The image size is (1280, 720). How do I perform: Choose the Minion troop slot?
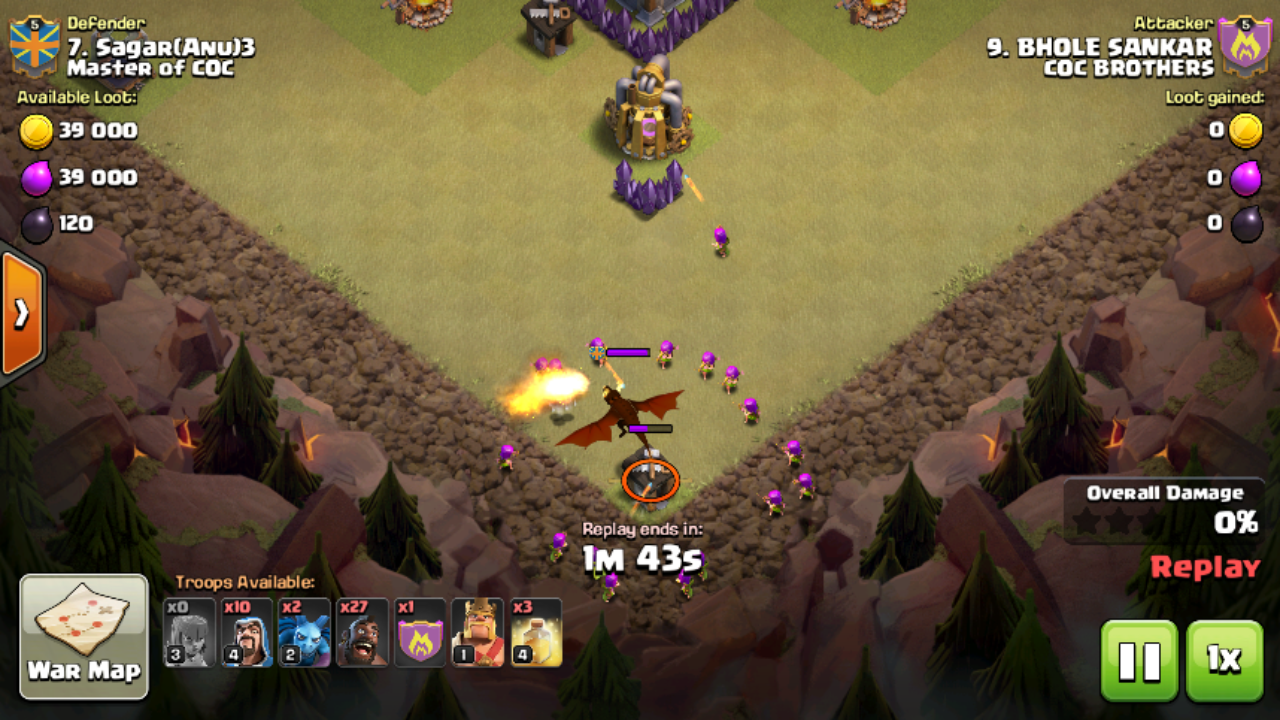[304, 632]
